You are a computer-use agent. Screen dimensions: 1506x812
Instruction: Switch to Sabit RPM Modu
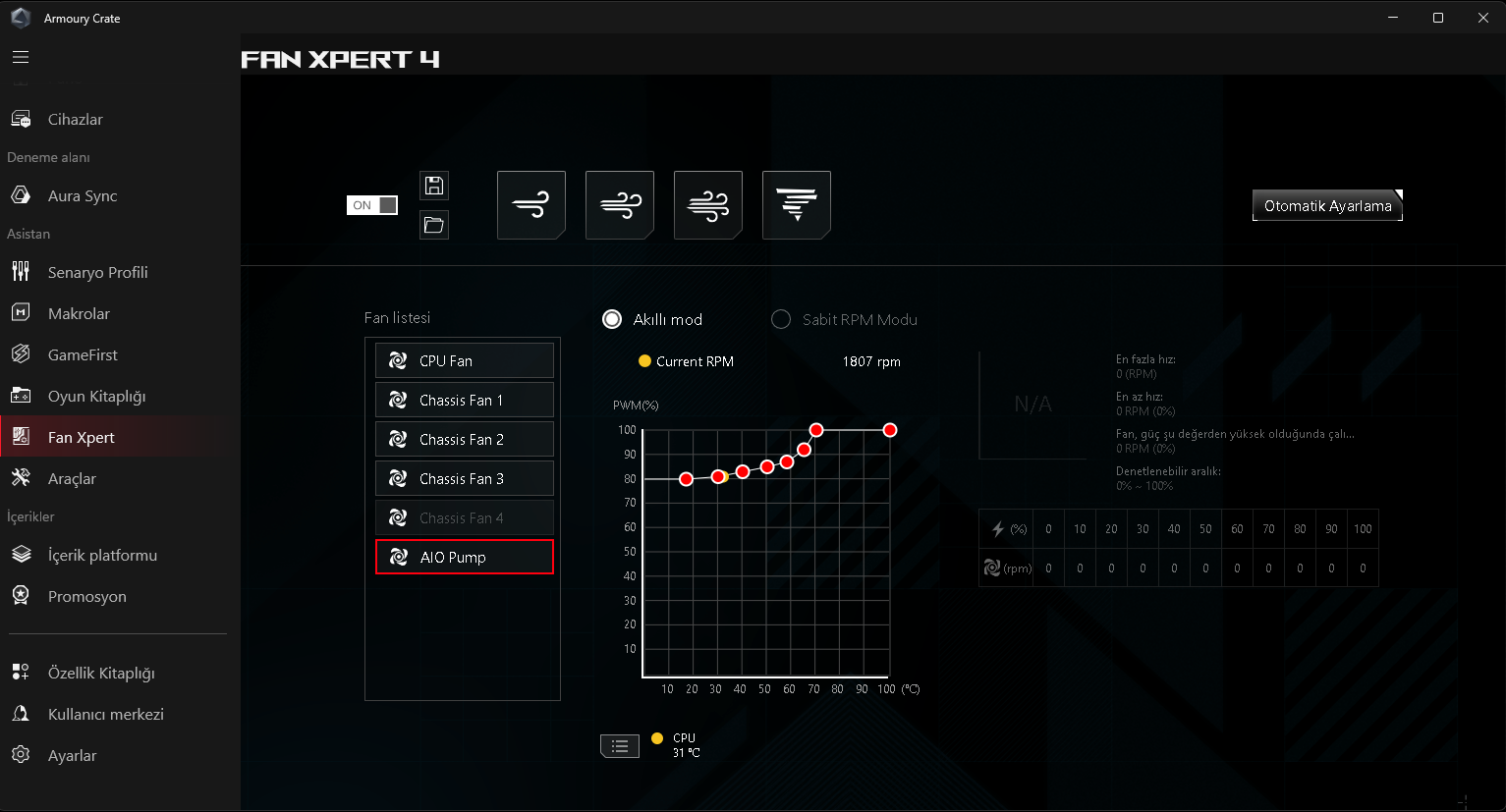click(x=782, y=320)
